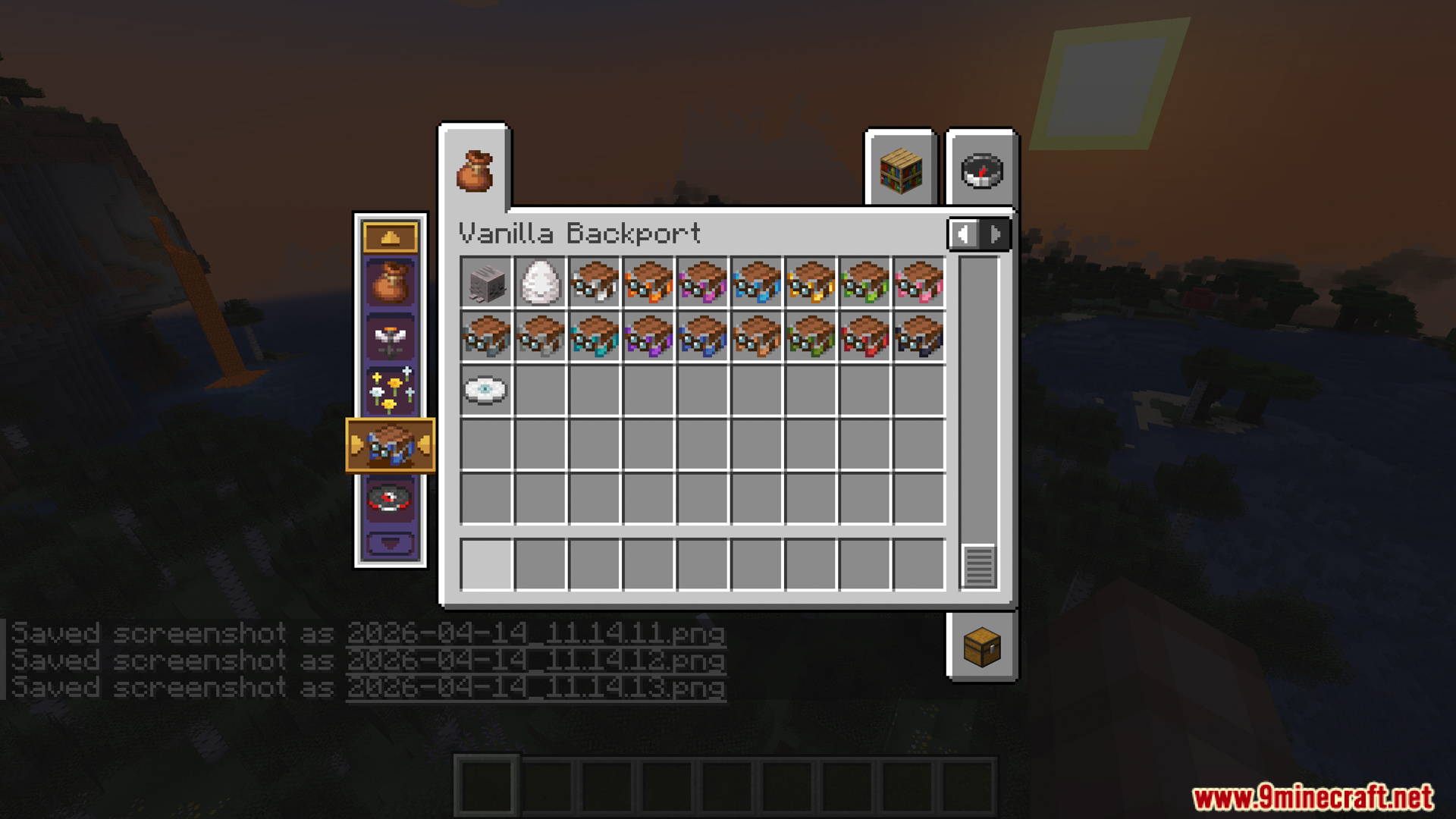Click the down arrow below the sidebar
Viewport: 1456px width, 819px height.
tap(391, 541)
